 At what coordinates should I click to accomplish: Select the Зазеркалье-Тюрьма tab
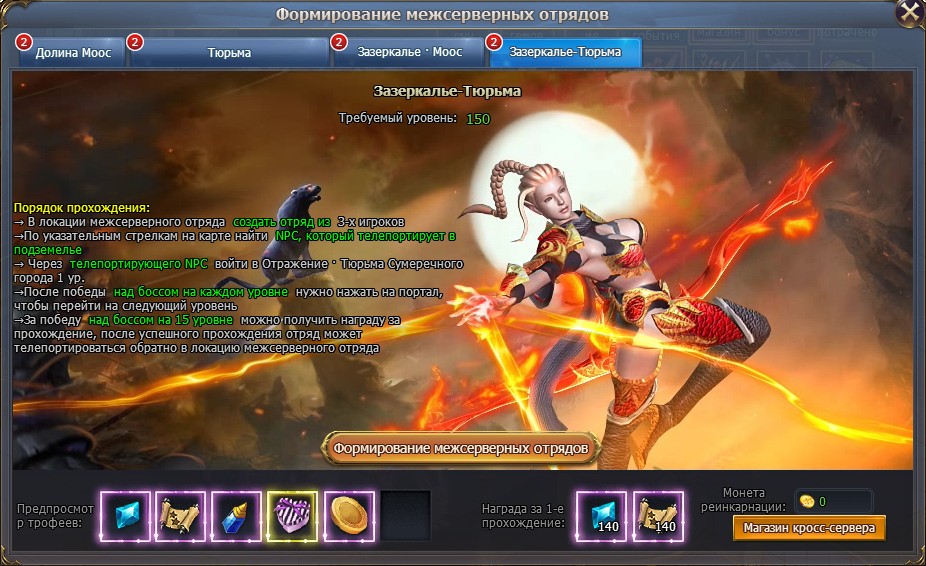tap(563, 52)
